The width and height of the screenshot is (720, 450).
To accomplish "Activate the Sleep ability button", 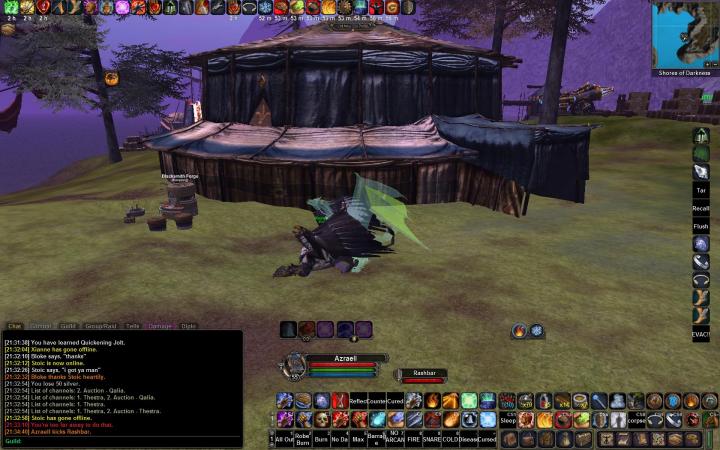I will tap(507, 419).
